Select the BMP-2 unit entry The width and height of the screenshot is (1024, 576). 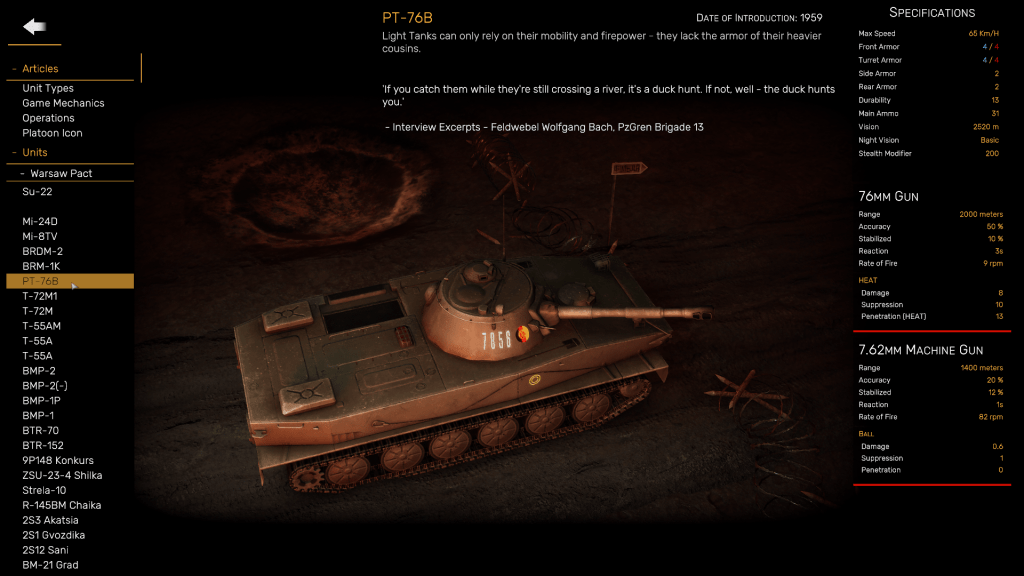pyautogui.click(x=39, y=371)
